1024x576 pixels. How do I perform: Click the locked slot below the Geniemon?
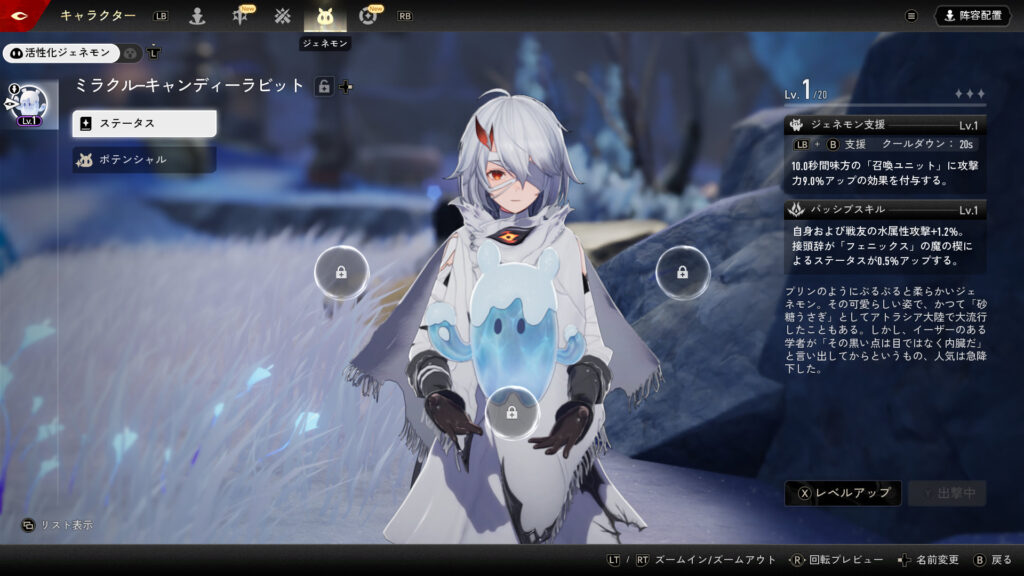tap(512, 412)
